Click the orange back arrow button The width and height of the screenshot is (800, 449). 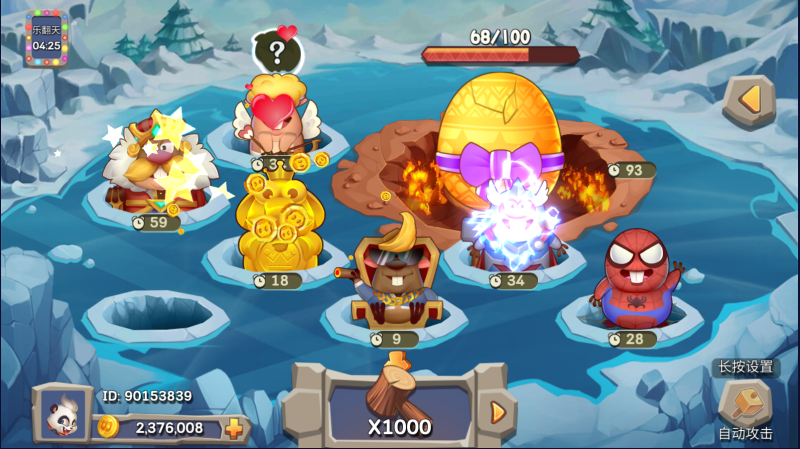[x=749, y=100]
